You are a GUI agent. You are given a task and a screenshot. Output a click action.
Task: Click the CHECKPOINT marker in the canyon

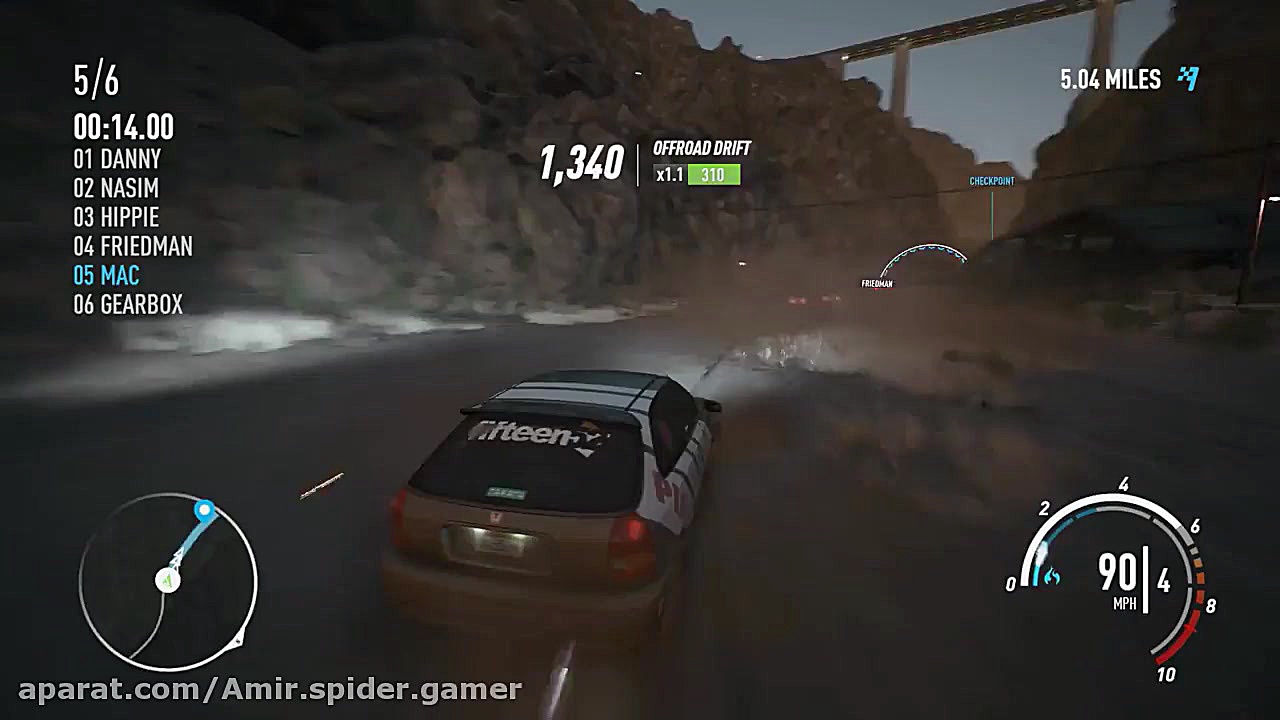(x=991, y=181)
